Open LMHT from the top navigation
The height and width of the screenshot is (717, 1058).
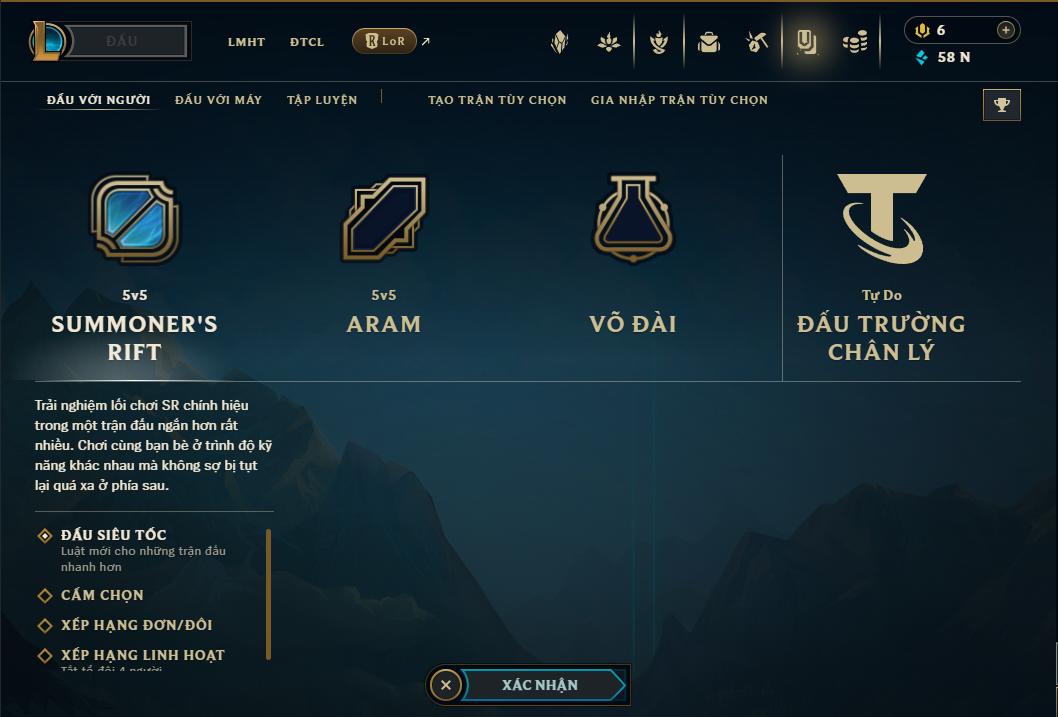coord(246,42)
